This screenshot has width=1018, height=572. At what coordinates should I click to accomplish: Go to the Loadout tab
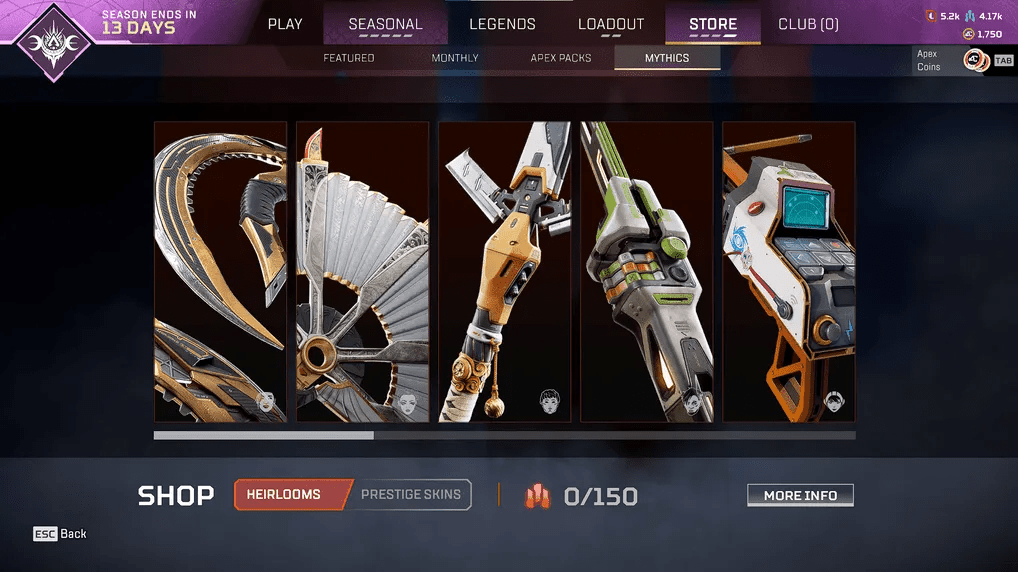[x=611, y=24]
